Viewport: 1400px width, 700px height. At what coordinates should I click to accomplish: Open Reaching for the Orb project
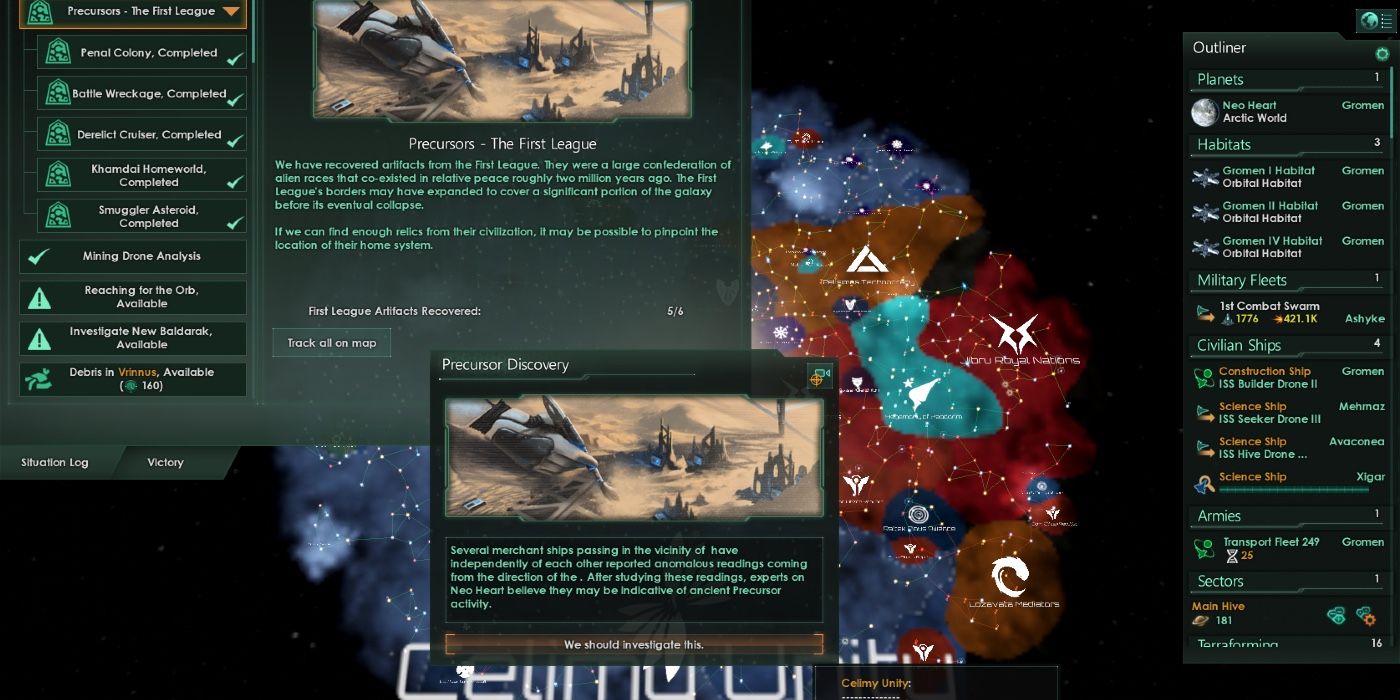pos(133,297)
